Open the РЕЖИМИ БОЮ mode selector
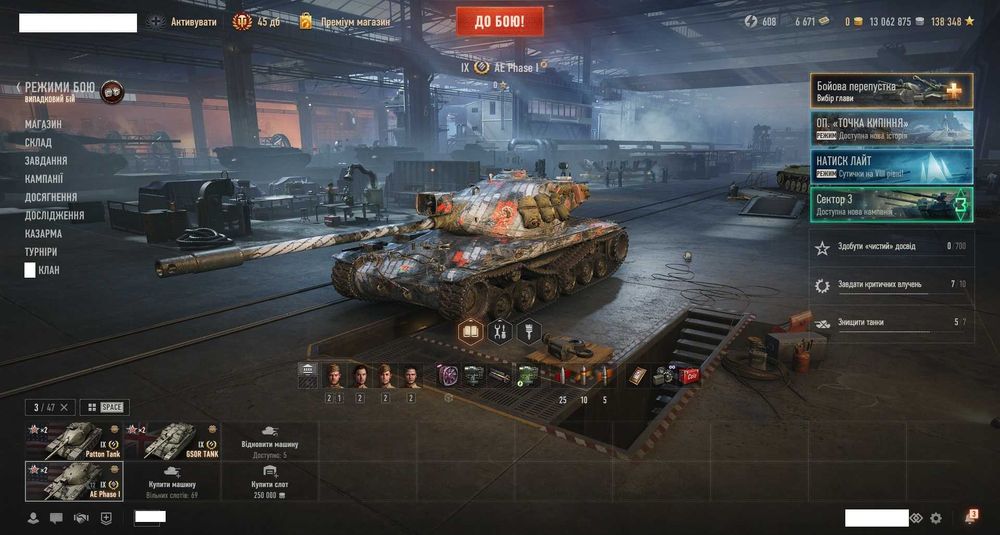This screenshot has height=535, width=1000. pos(60,88)
